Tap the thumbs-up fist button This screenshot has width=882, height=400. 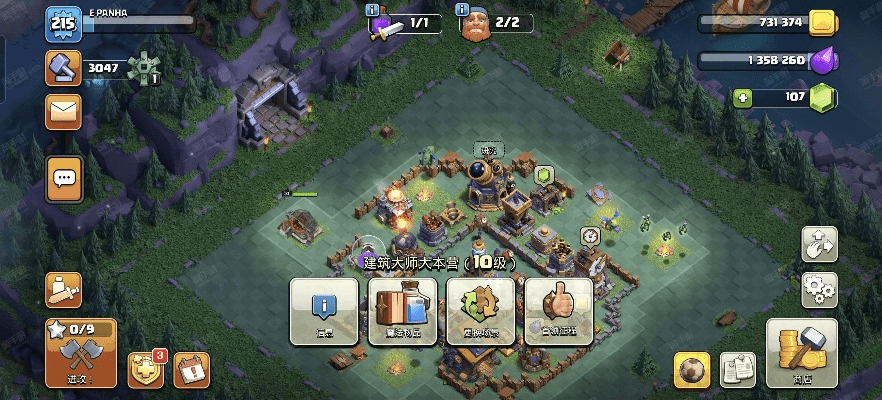pyautogui.click(x=558, y=310)
